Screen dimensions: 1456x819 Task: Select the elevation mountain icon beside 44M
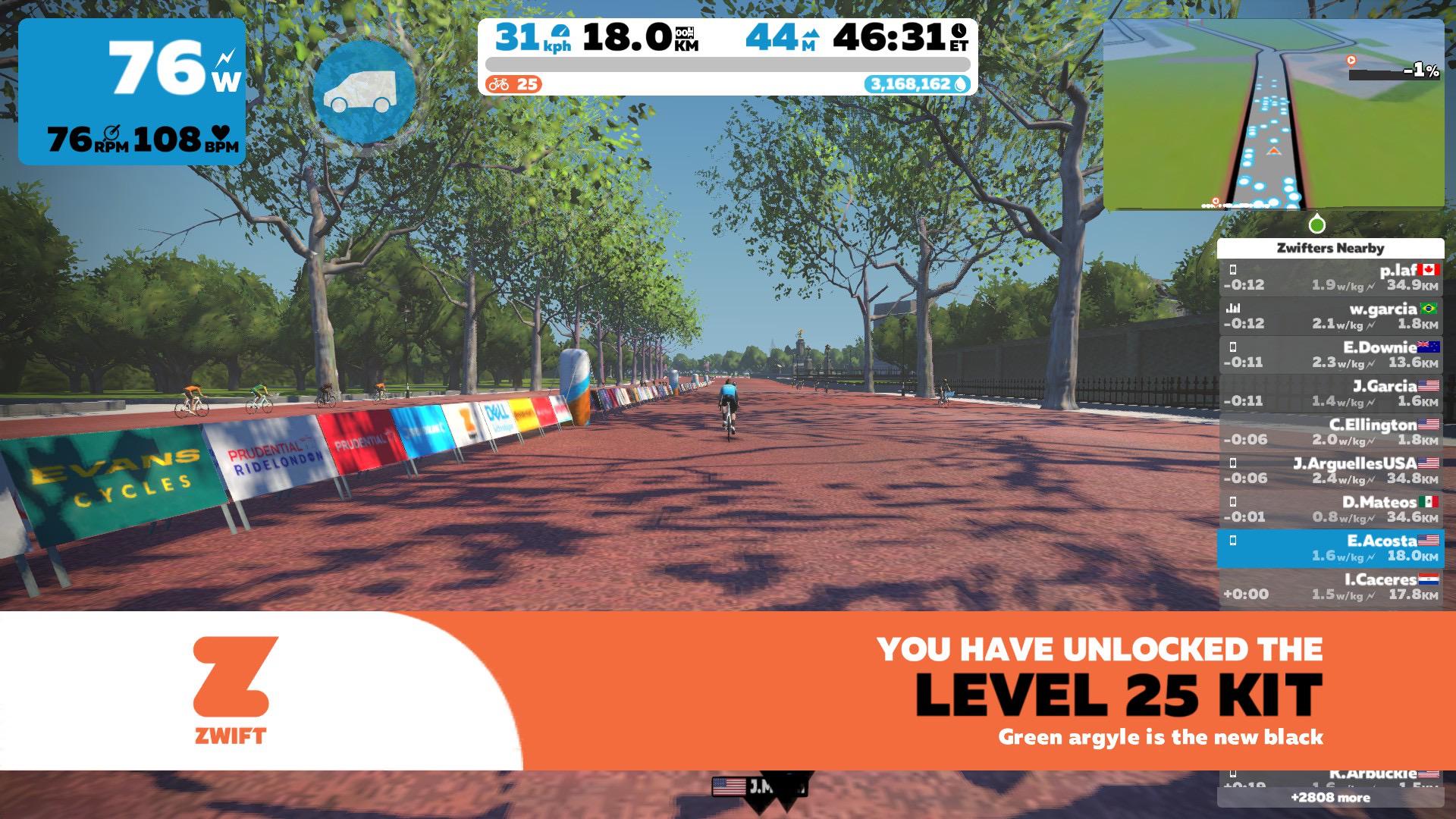click(x=813, y=33)
